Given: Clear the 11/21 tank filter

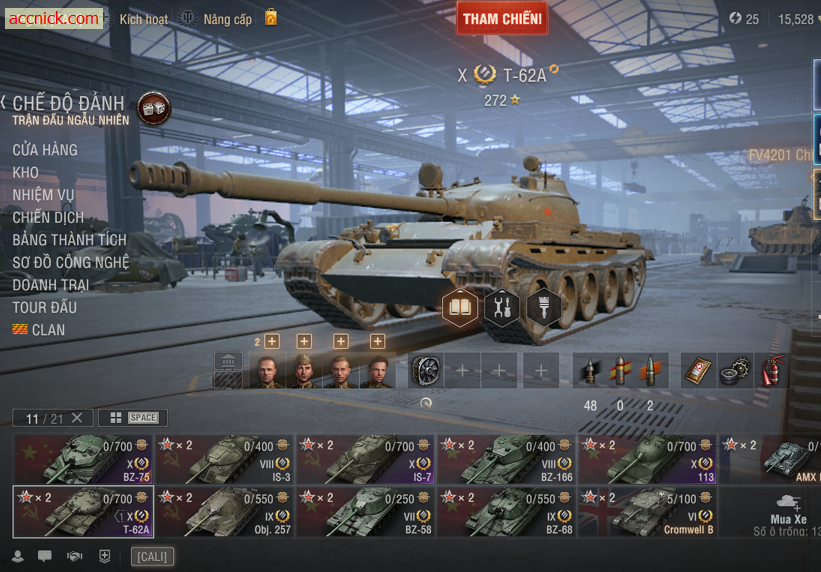Looking at the screenshot, I should point(77,418).
